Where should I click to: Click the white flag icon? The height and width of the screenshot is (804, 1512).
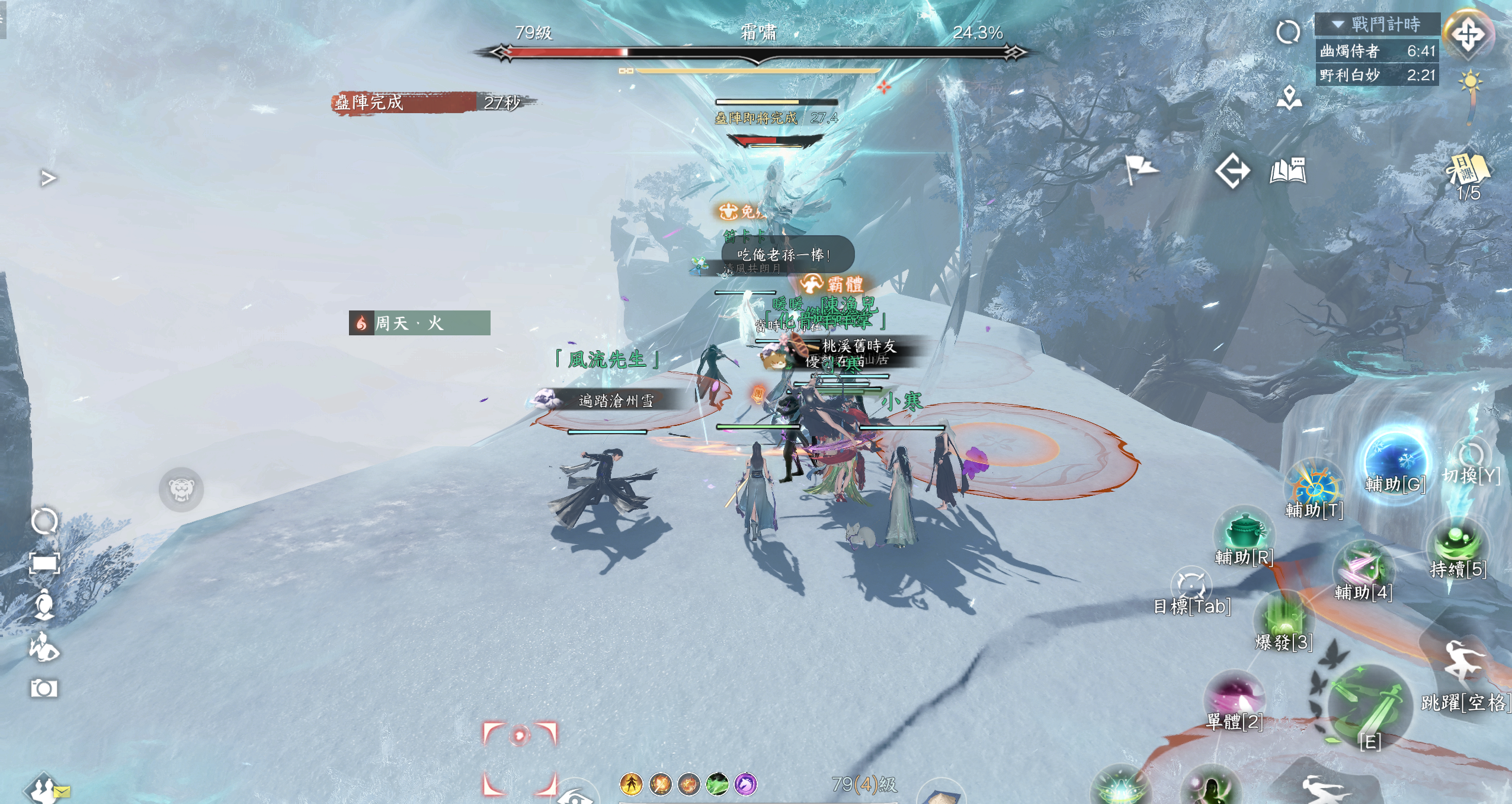click(1140, 169)
